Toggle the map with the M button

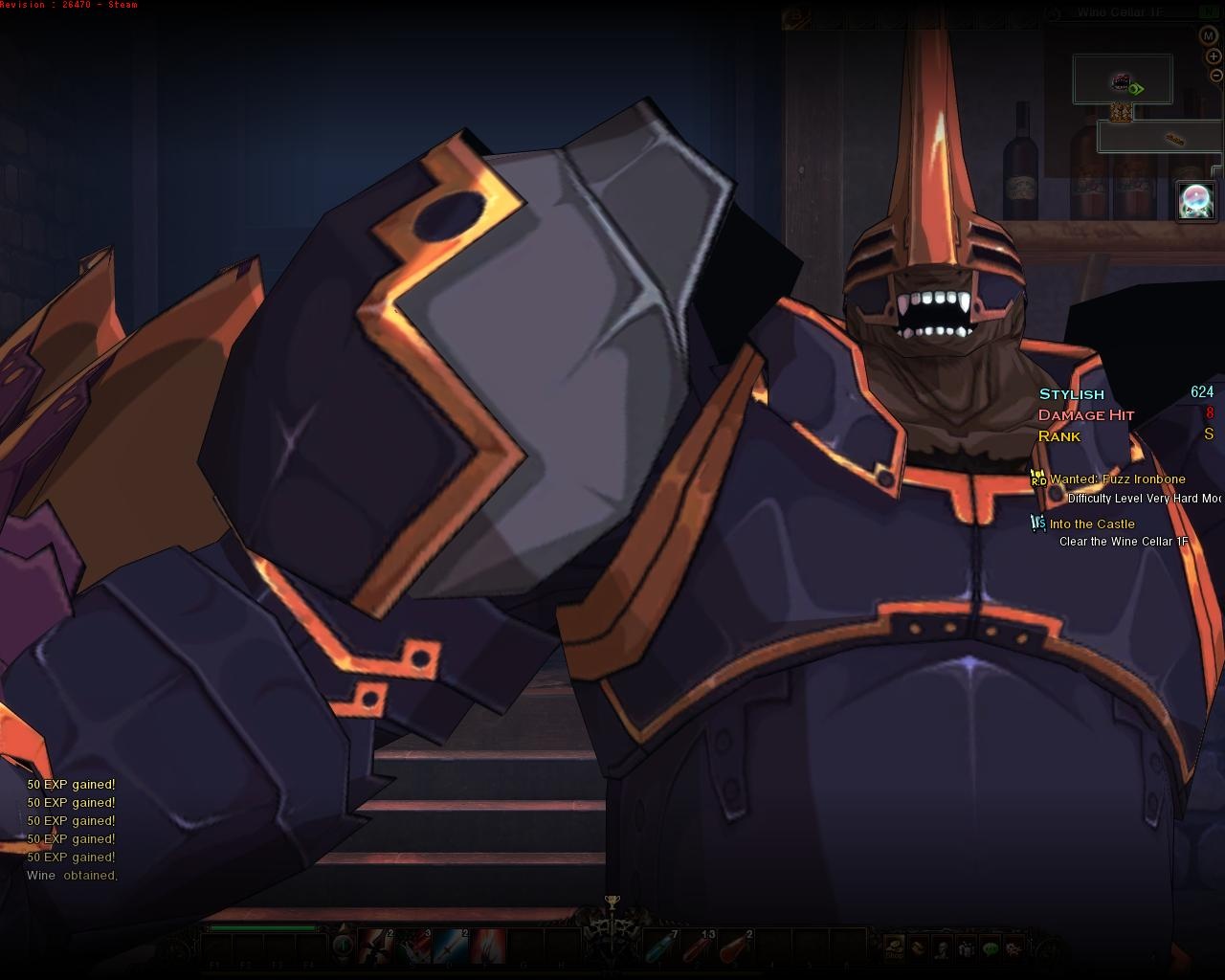coord(1208,35)
